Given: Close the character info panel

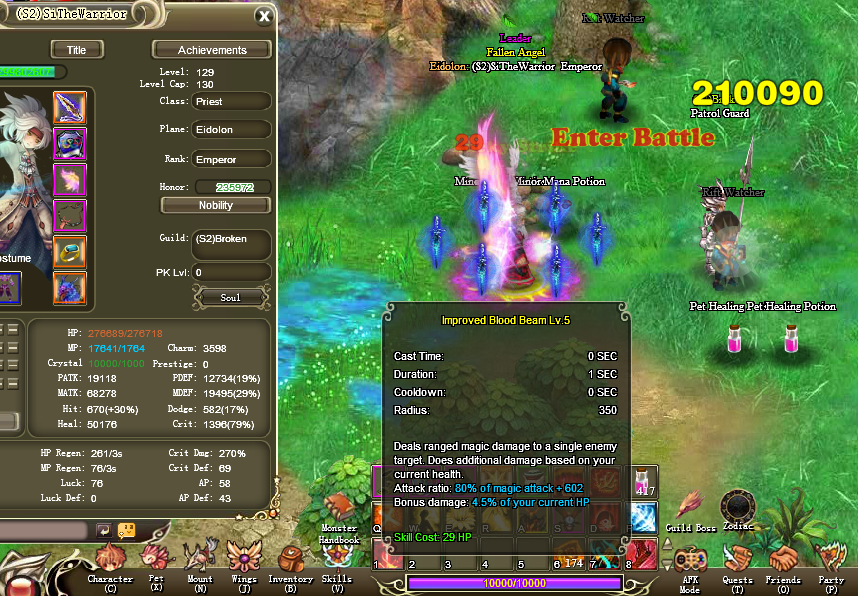Looking at the screenshot, I should point(263,16).
